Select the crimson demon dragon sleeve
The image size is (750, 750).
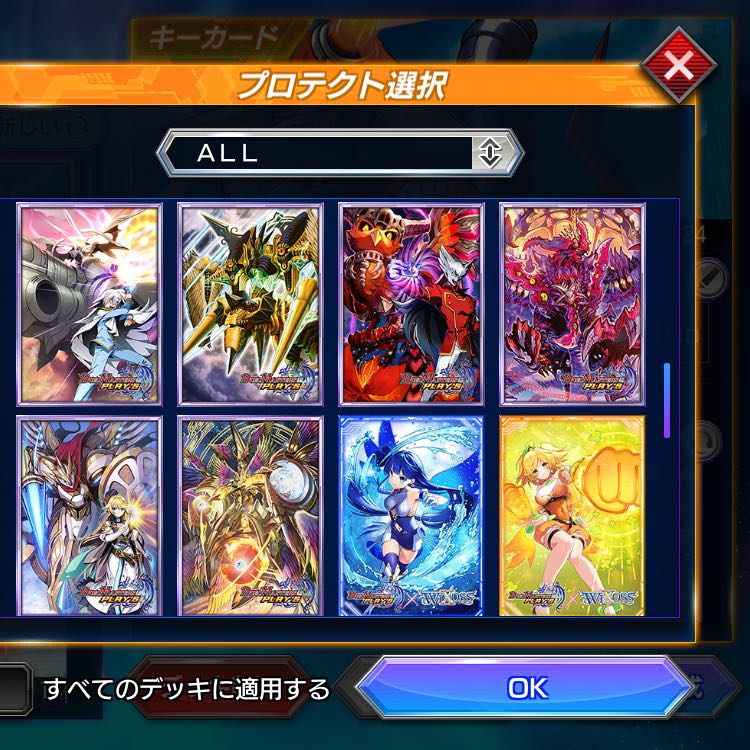click(x=572, y=304)
